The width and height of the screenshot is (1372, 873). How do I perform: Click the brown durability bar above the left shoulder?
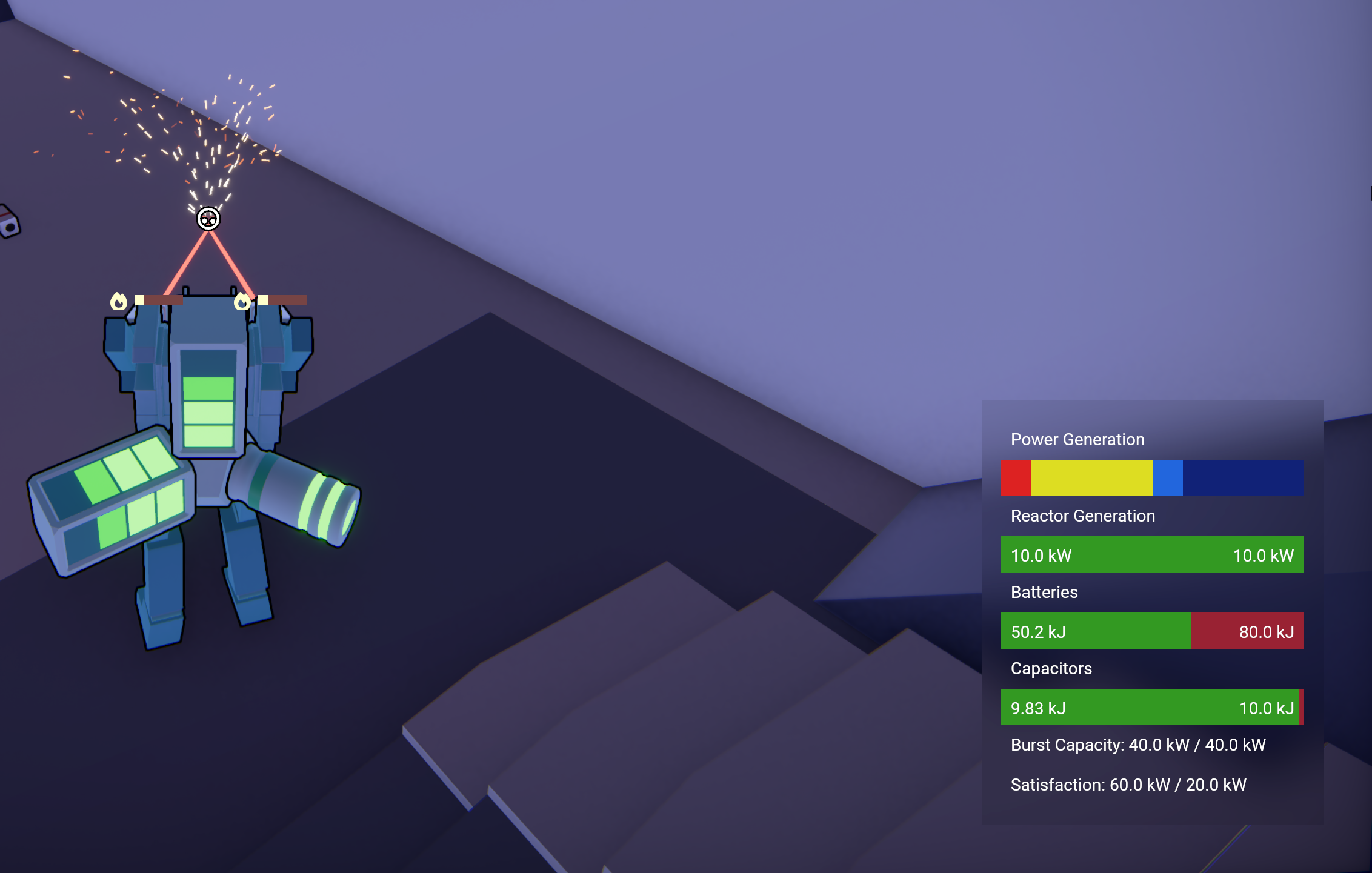162,299
